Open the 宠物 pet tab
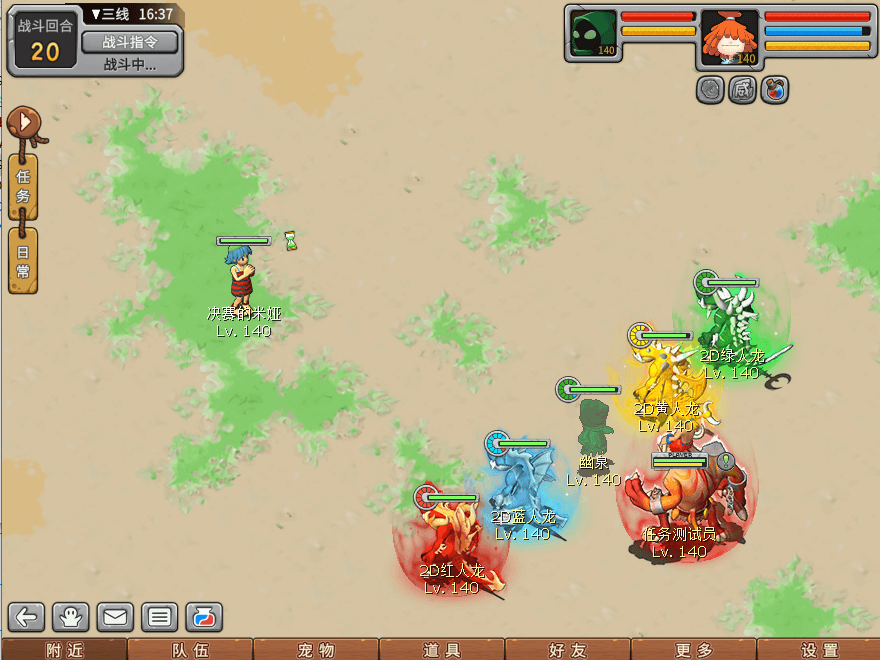 tap(315, 650)
